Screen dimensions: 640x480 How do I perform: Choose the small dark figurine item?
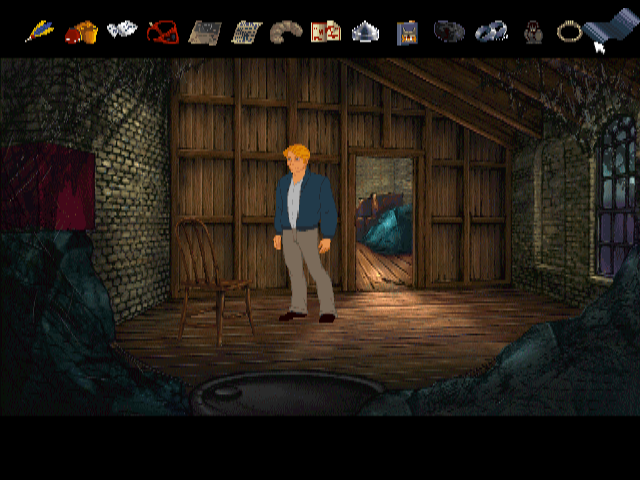click(535, 32)
